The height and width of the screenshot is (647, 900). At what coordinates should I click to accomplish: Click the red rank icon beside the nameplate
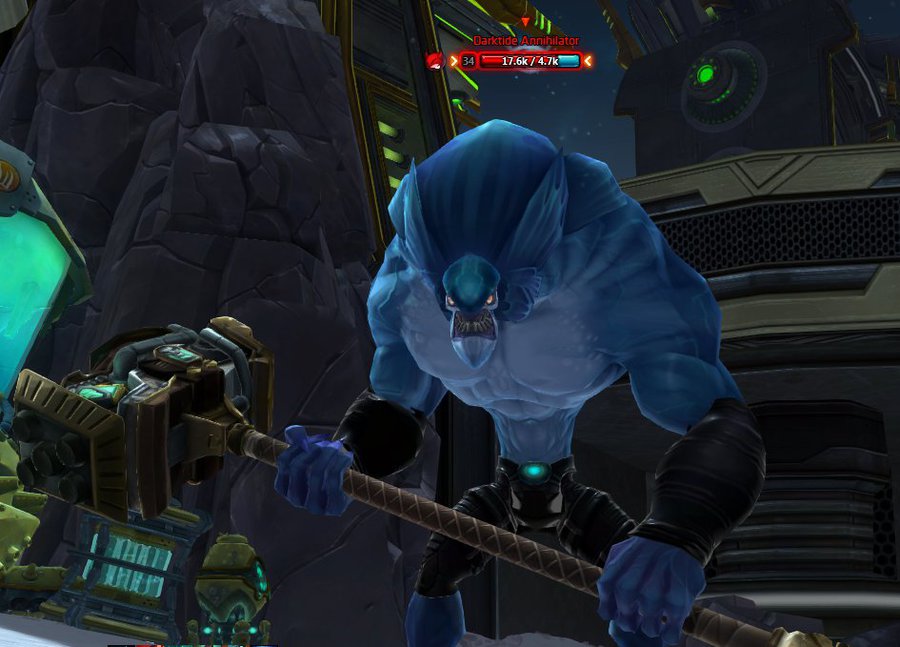(x=434, y=61)
